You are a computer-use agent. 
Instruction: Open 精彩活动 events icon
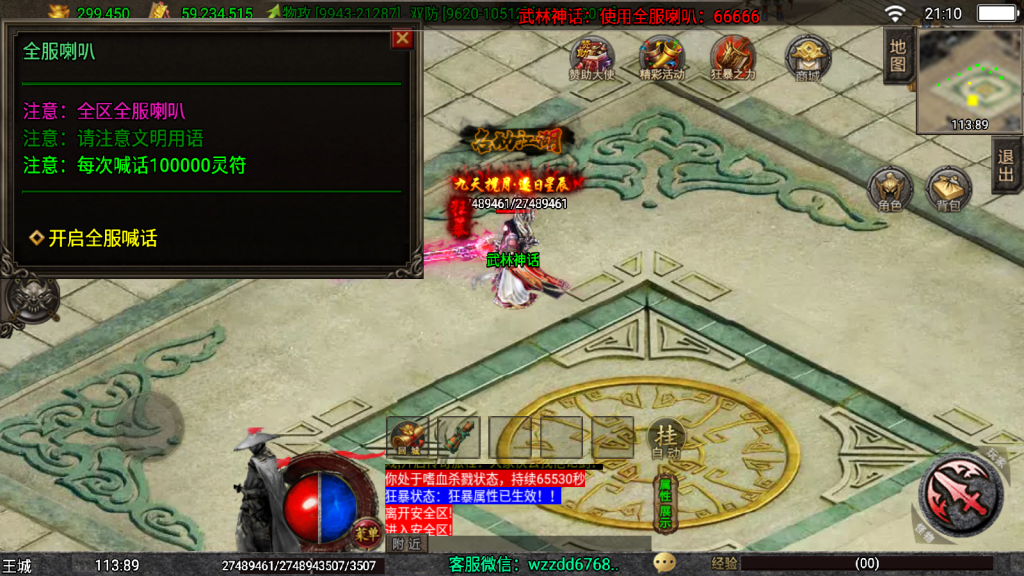tap(661, 58)
